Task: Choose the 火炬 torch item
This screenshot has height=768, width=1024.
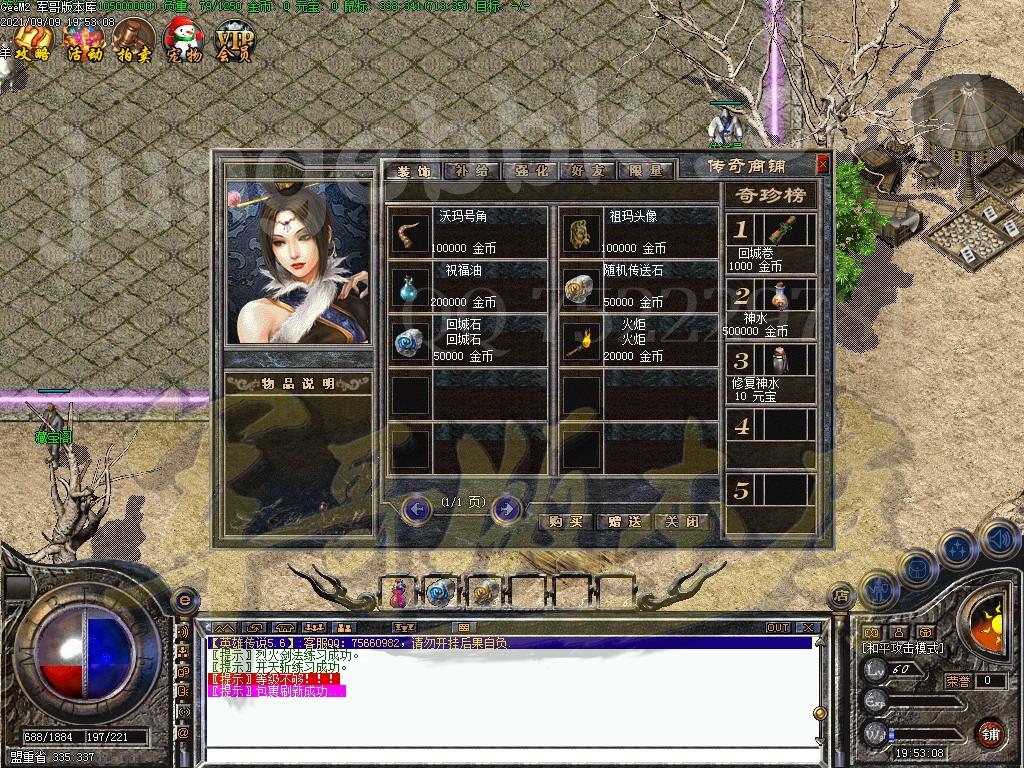Action: (579, 341)
